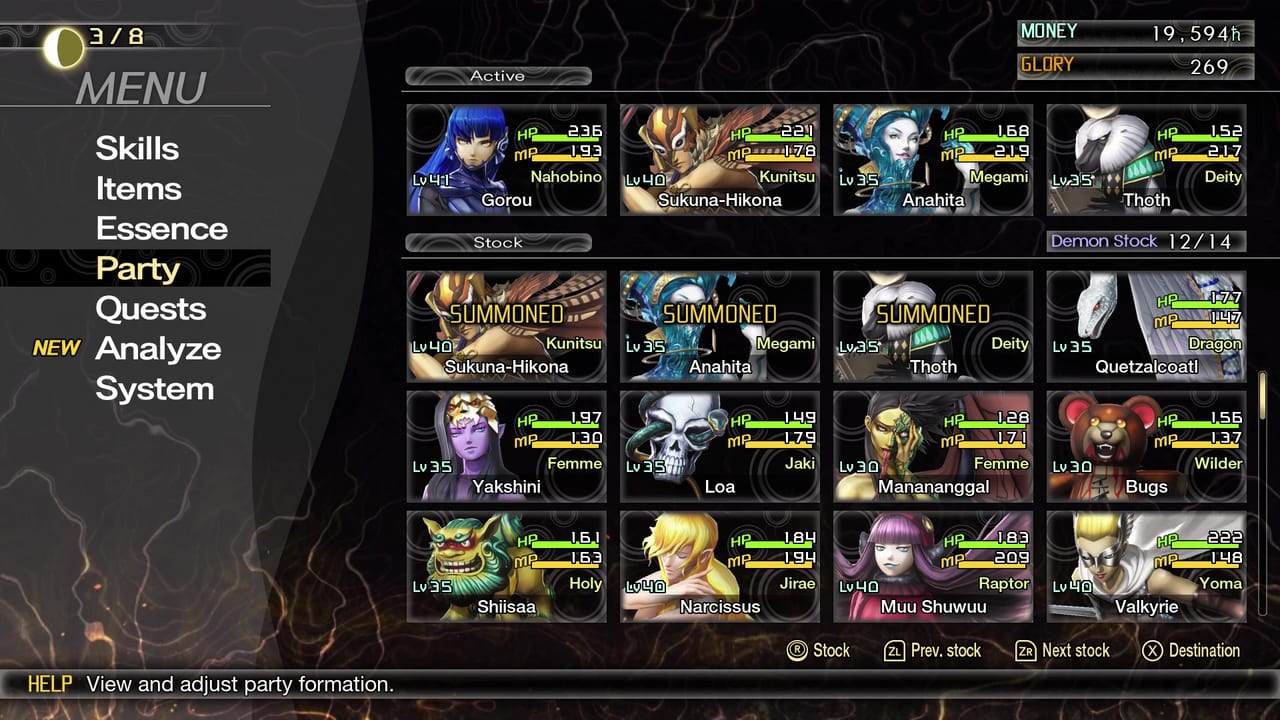Click the Active section header
Image resolution: width=1280 pixels, height=720 pixels.
tap(497, 75)
